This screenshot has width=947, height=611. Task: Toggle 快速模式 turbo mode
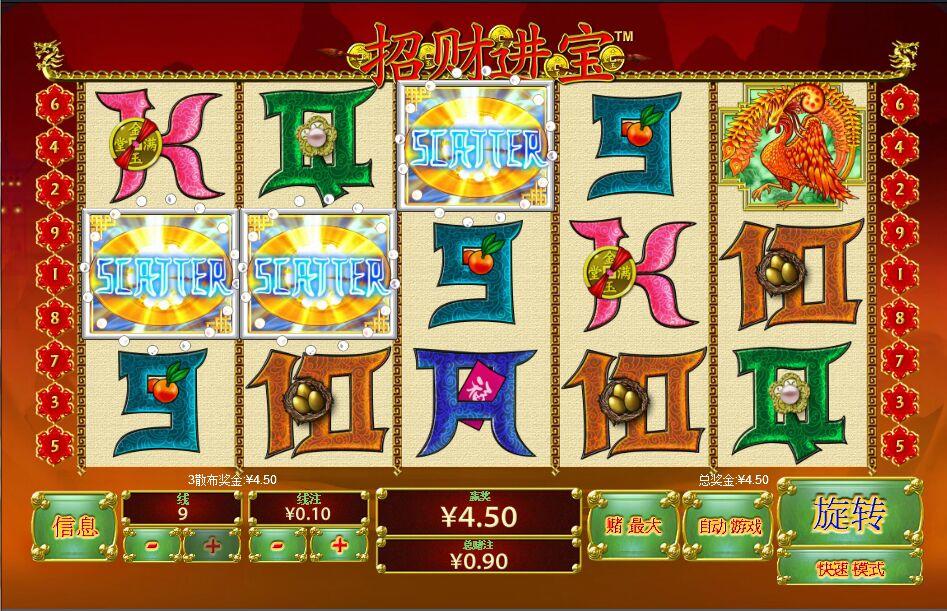[850, 569]
